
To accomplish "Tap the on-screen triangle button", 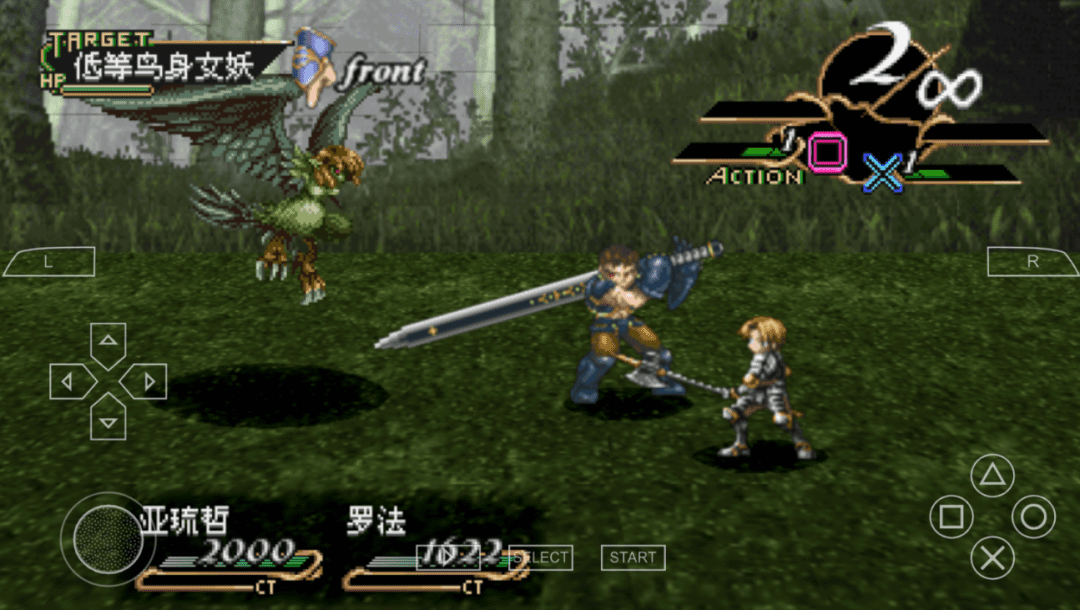I will point(992,476).
